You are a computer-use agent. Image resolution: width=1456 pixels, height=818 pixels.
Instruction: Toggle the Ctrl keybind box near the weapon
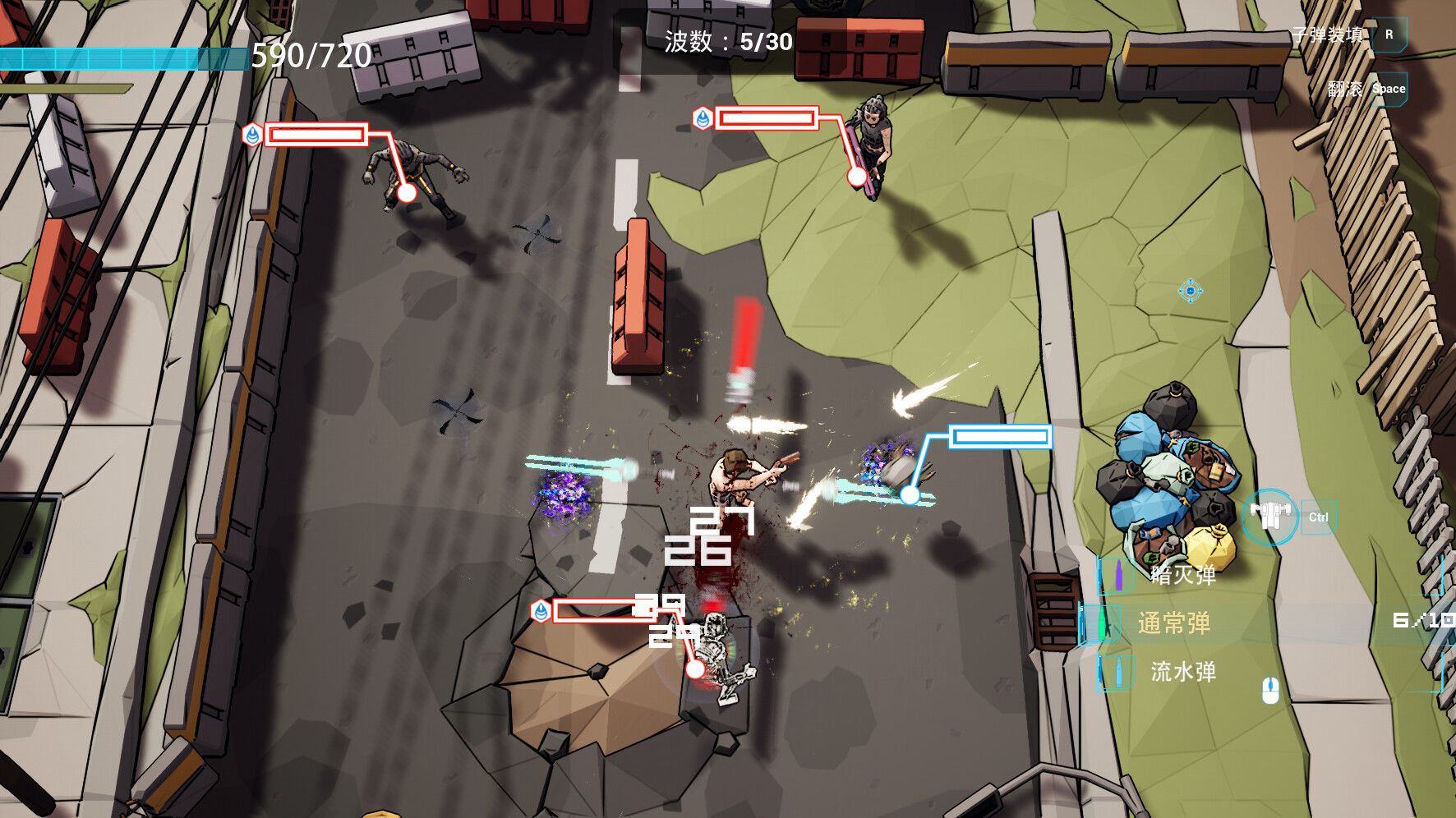[1320, 517]
